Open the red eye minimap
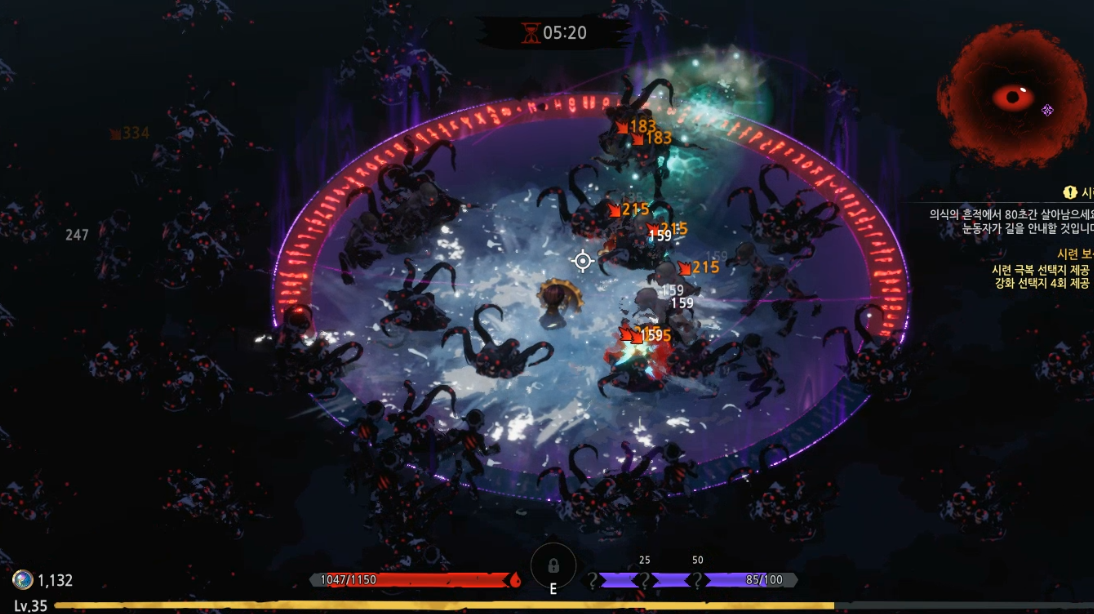1094x614 pixels. [x=1013, y=96]
